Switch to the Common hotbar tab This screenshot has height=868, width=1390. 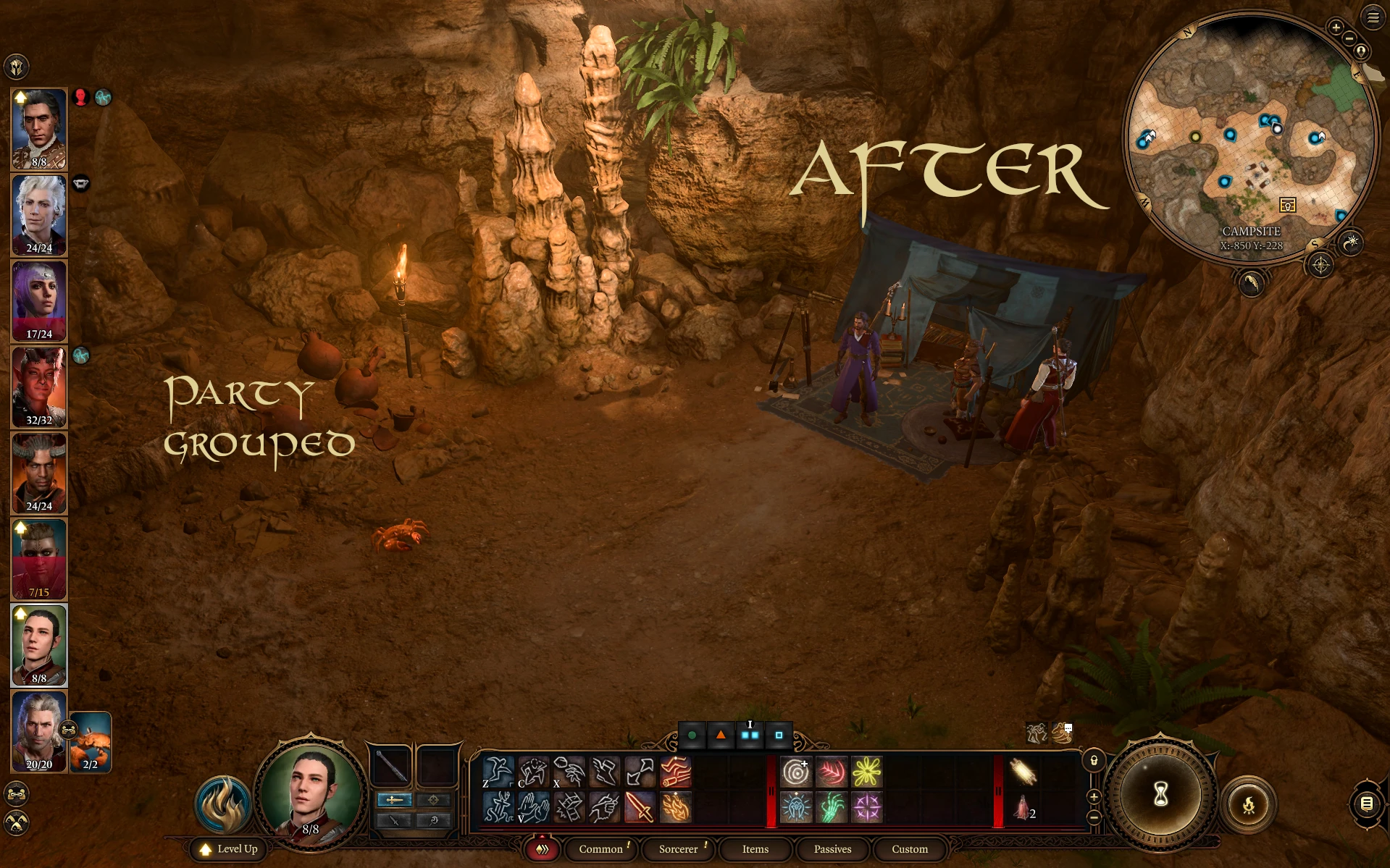[600, 849]
